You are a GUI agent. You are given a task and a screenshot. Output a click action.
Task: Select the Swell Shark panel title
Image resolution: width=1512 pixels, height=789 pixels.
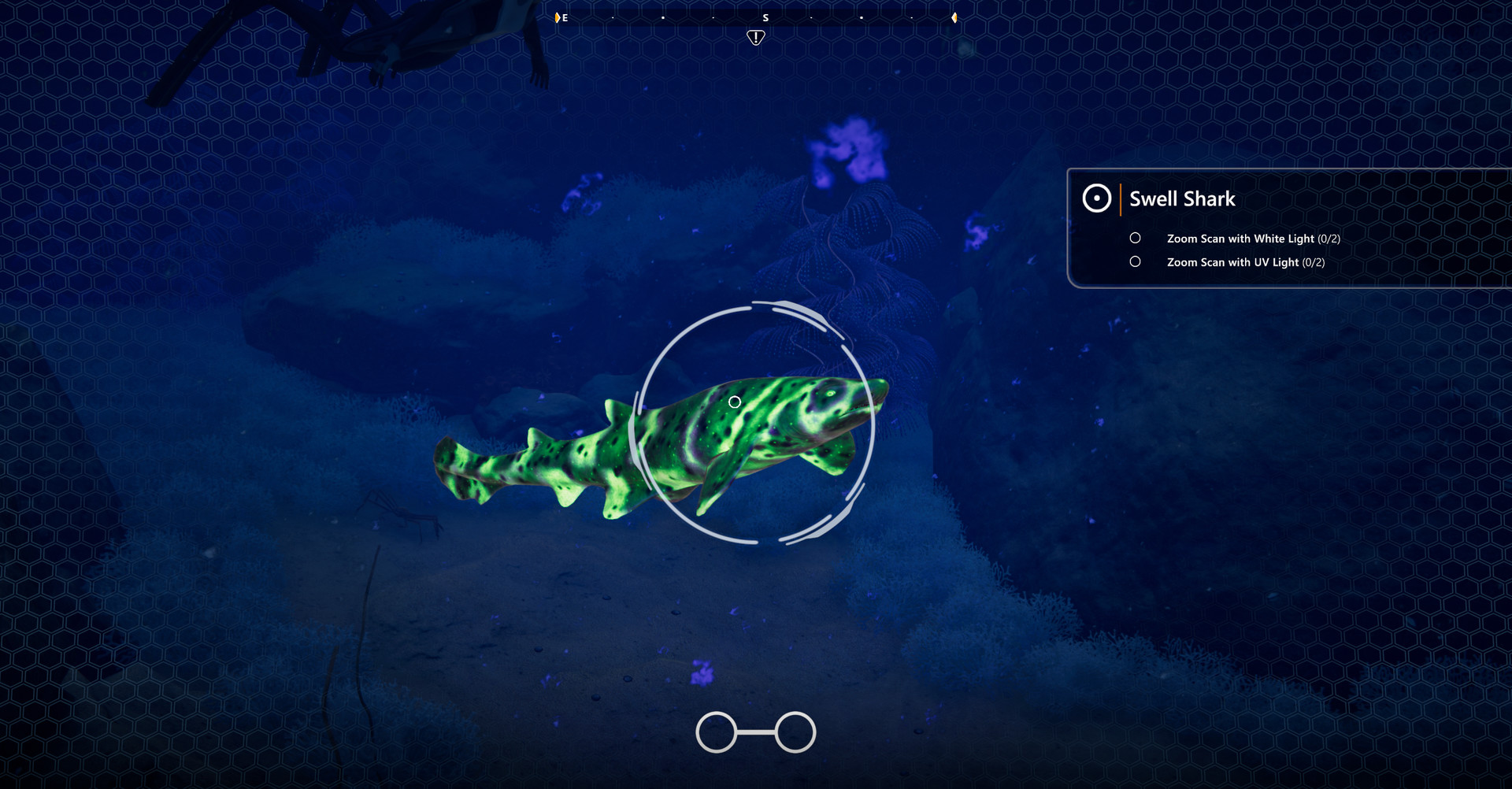pyautogui.click(x=1181, y=198)
